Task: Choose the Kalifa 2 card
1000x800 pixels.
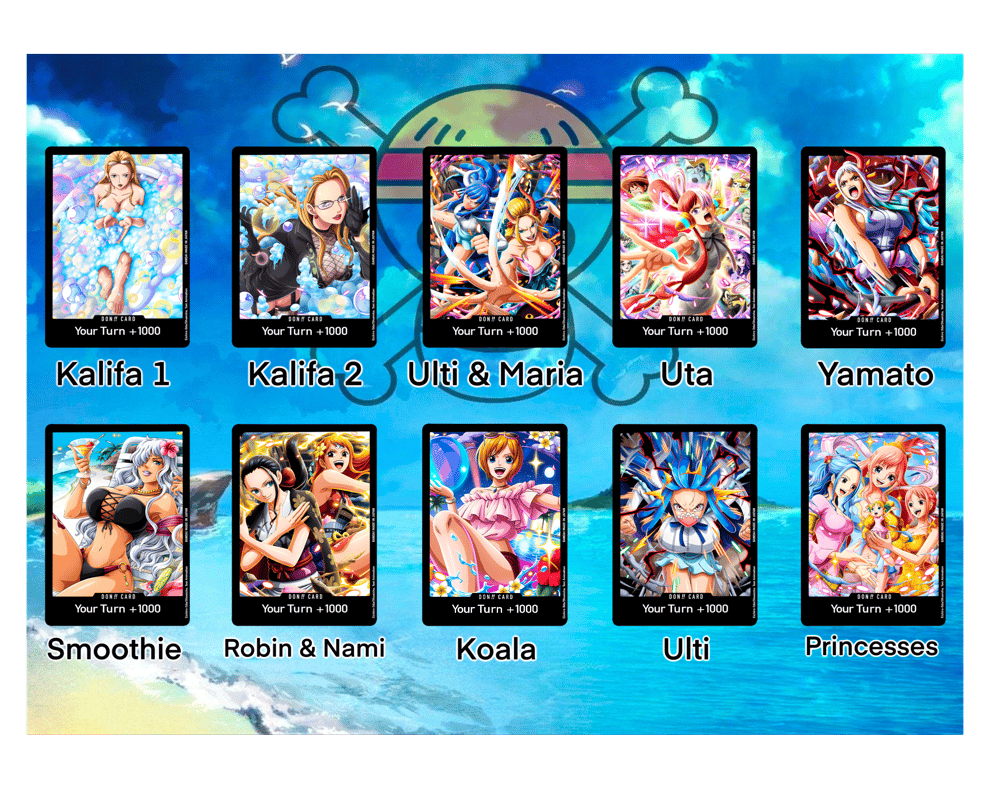Action: 304,246
